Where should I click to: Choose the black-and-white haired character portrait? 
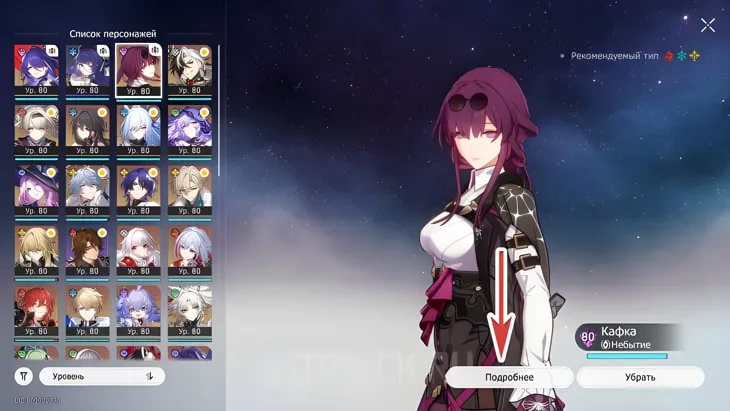[x=190, y=69]
